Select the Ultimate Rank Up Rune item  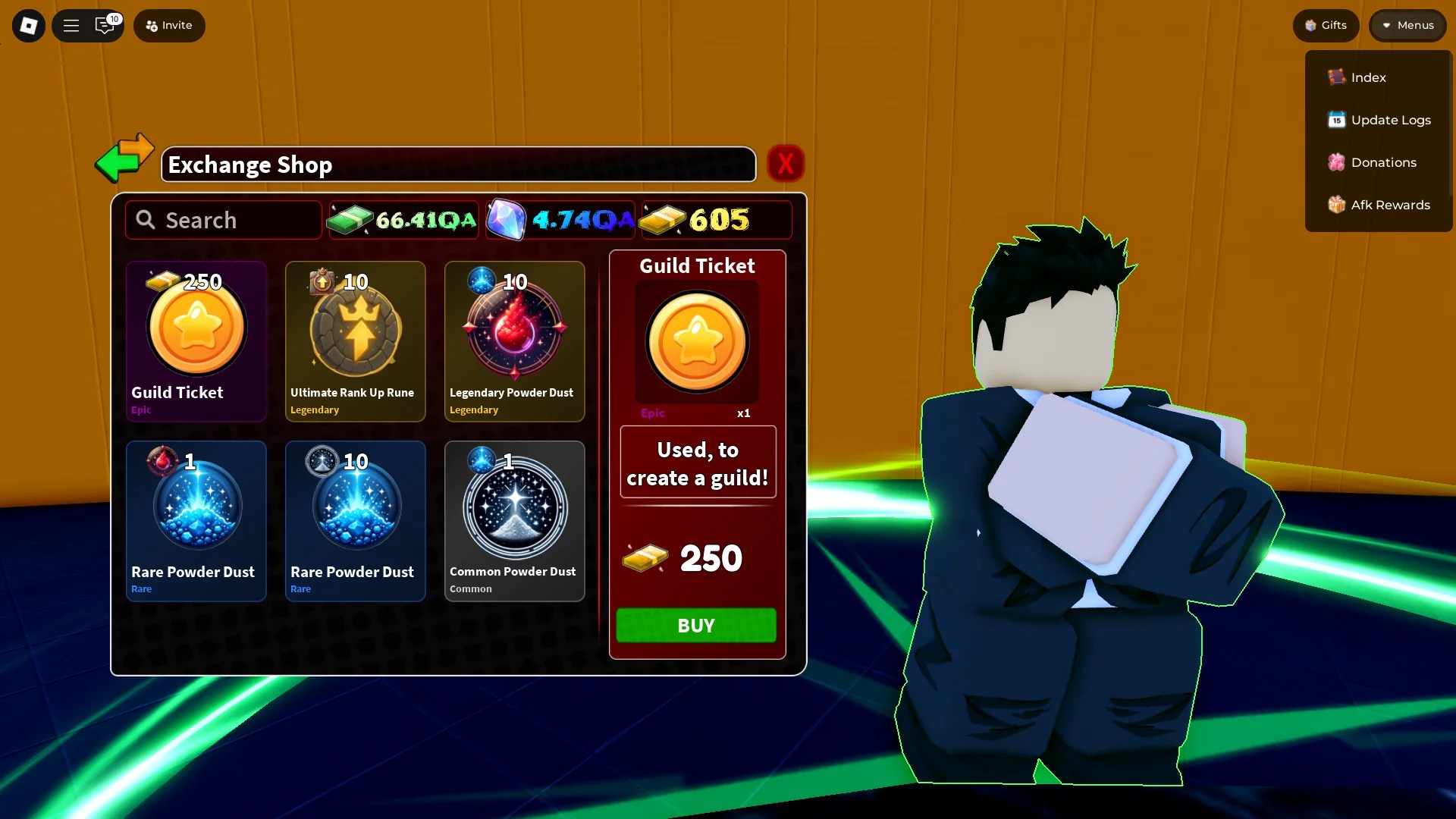pyautogui.click(x=355, y=341)
